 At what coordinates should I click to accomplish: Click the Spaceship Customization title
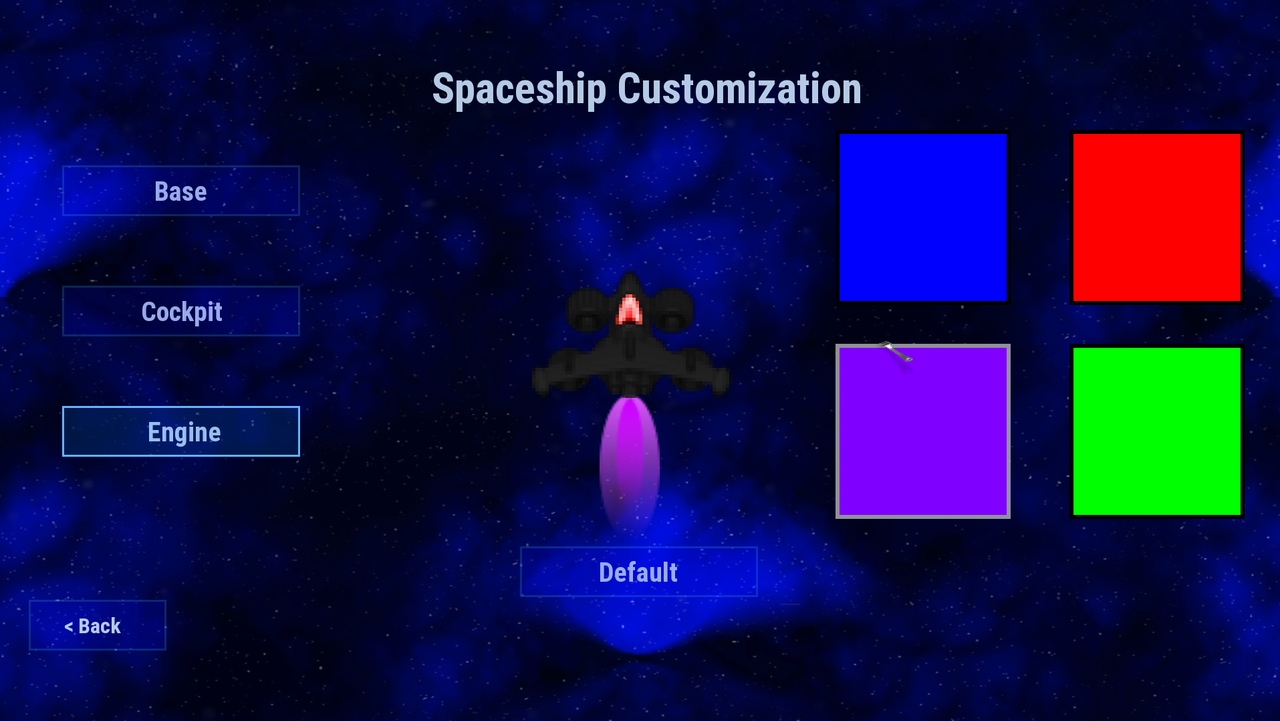coord(646,88)
